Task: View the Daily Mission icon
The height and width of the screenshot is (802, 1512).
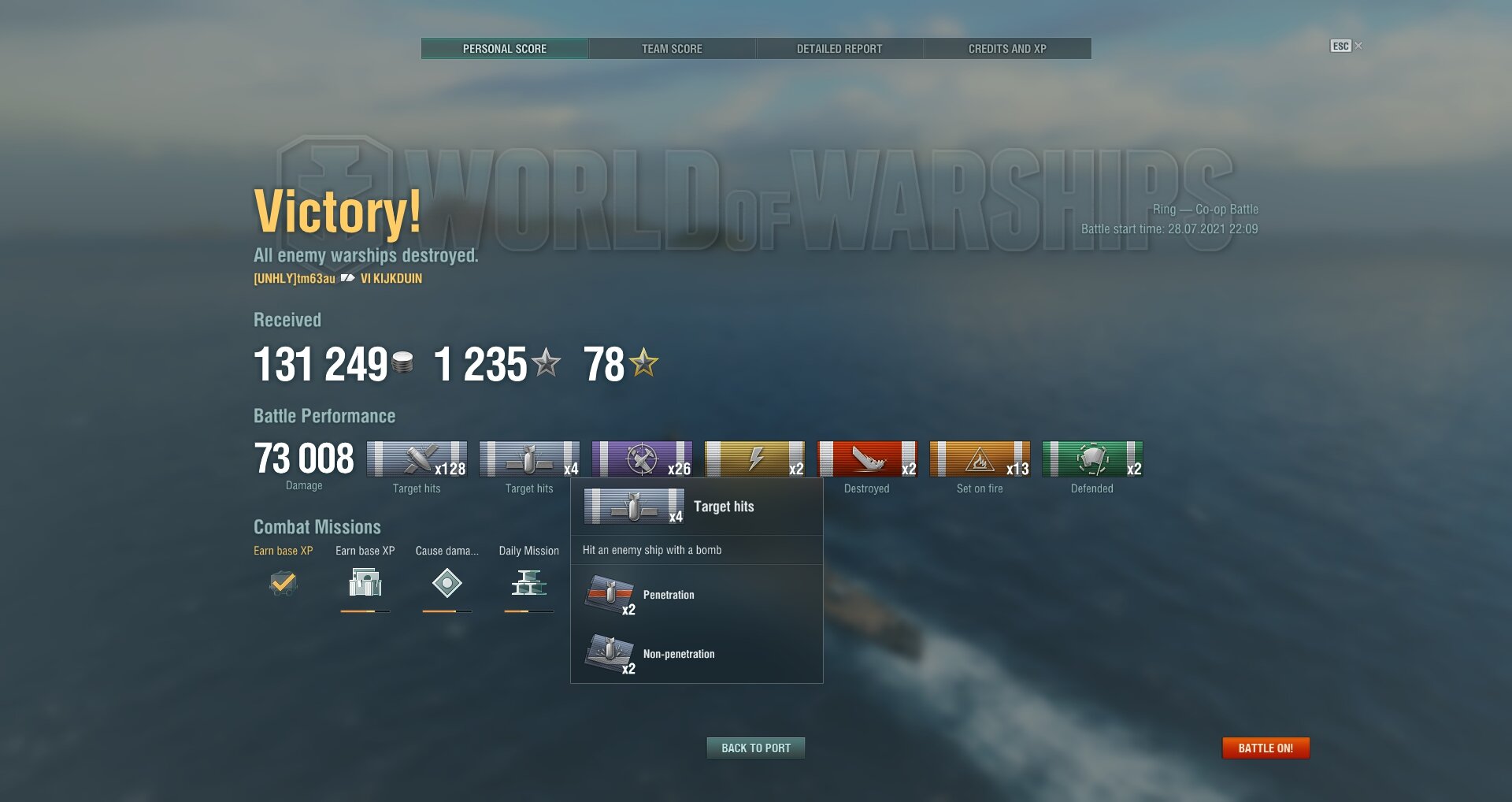Action: point(528,584)
